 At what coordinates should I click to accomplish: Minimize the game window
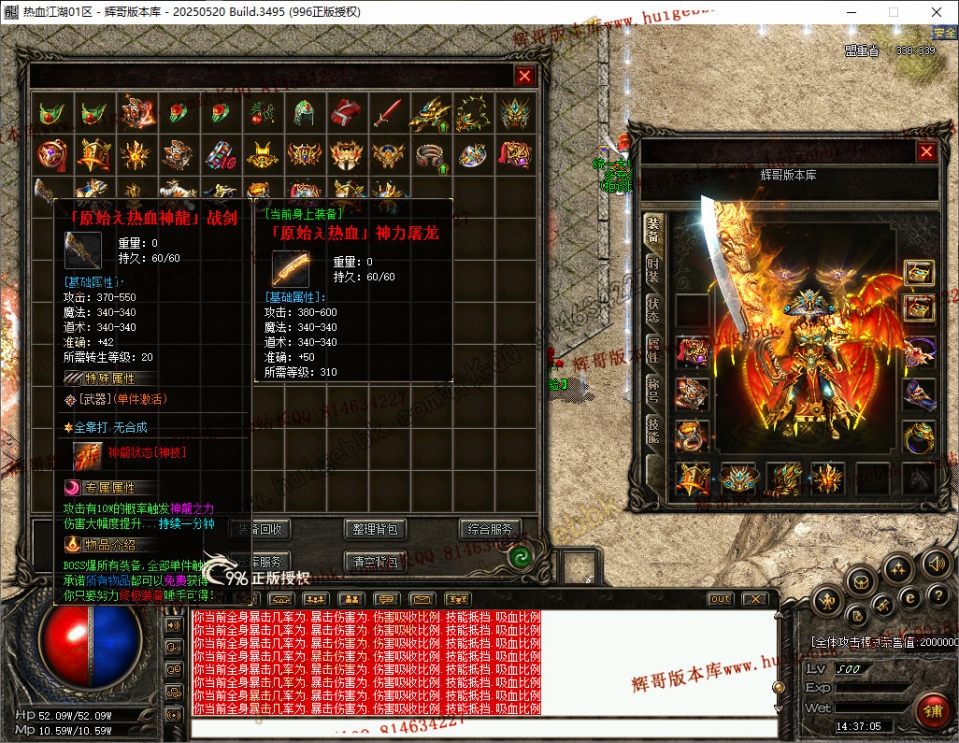[846, 12]
